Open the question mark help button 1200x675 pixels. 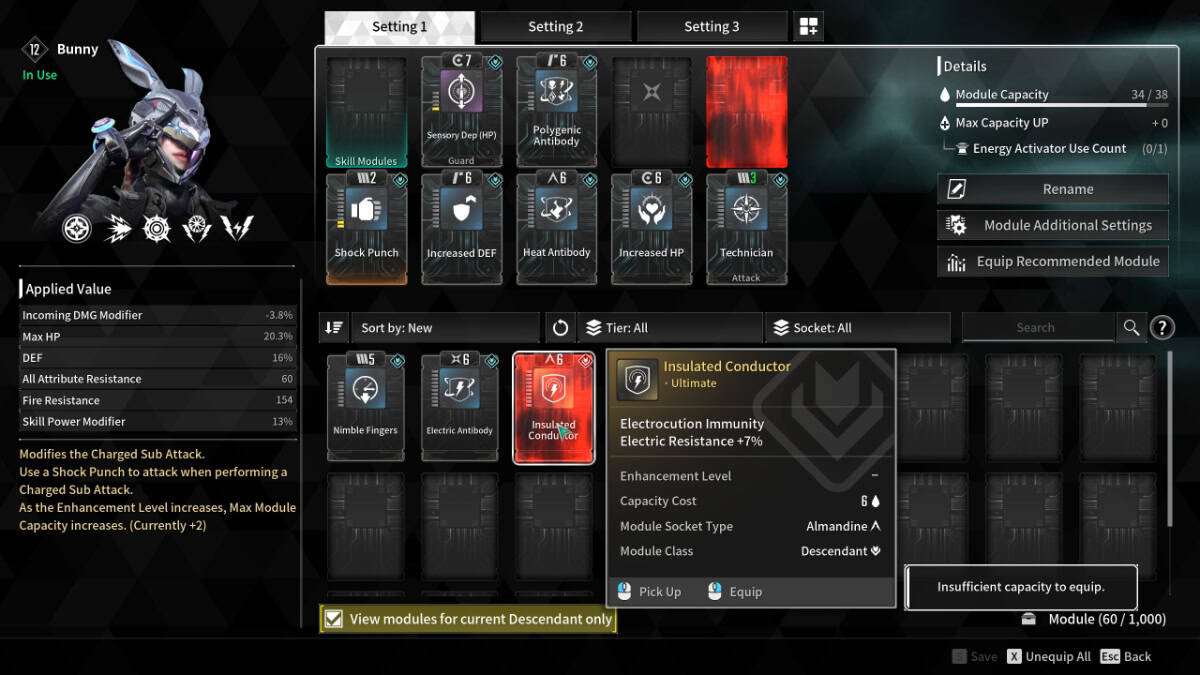[1162, 327]
